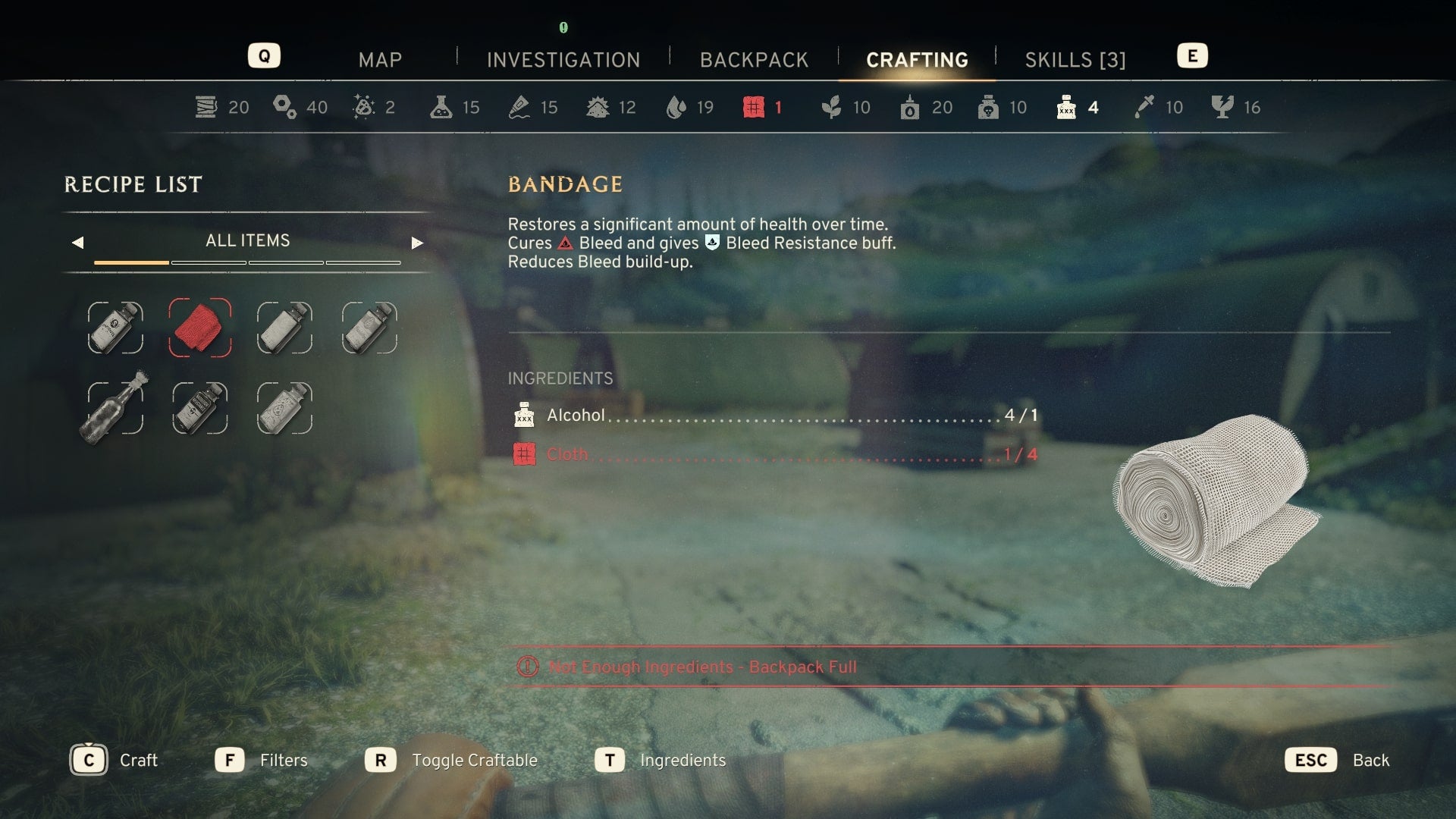The width and height of the screenshot is (1456, 819).
Task: Open the Investigation tab
Action: click(x=563, y=60)
